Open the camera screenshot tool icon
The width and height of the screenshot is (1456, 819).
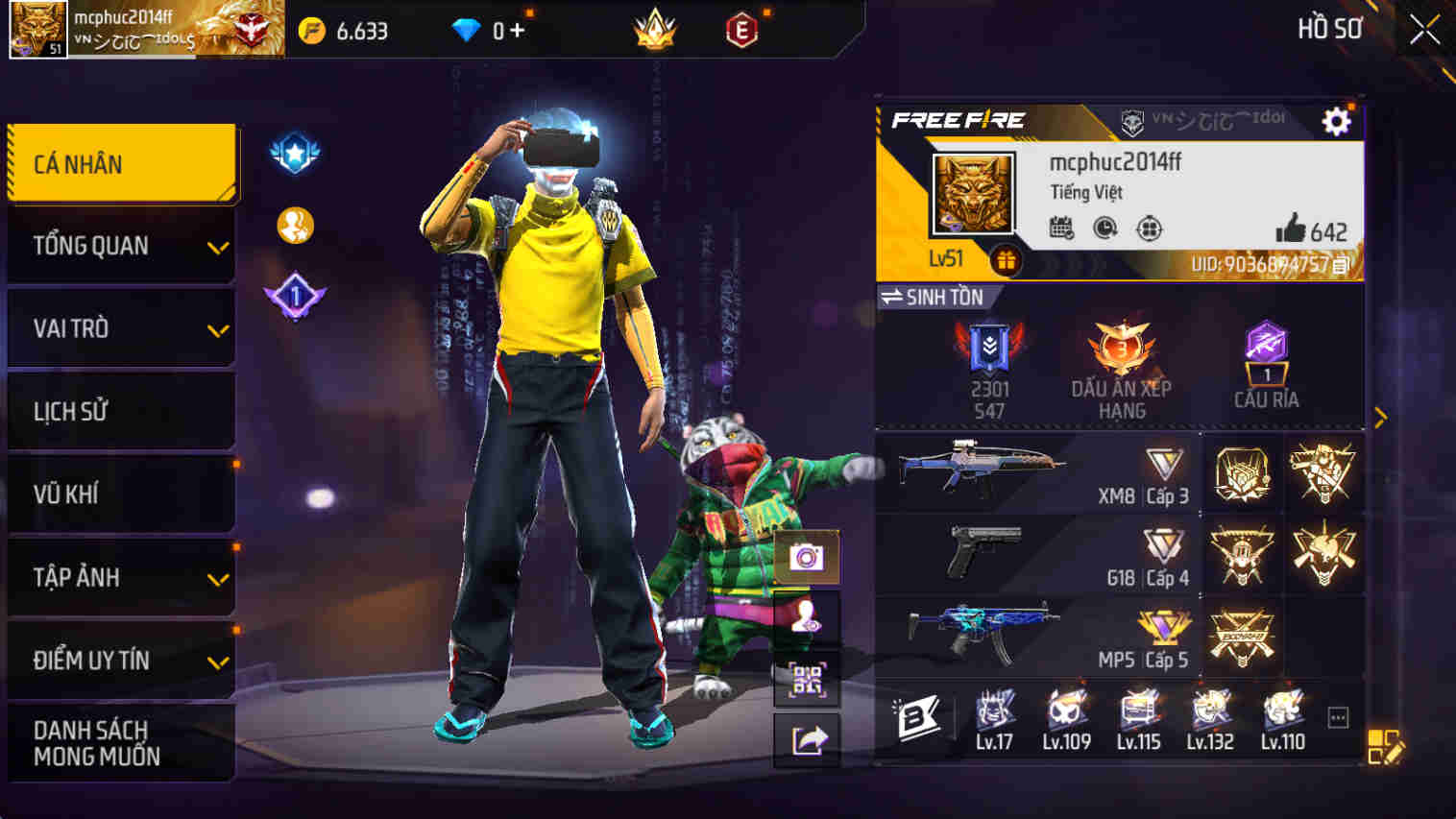point(805,555)
